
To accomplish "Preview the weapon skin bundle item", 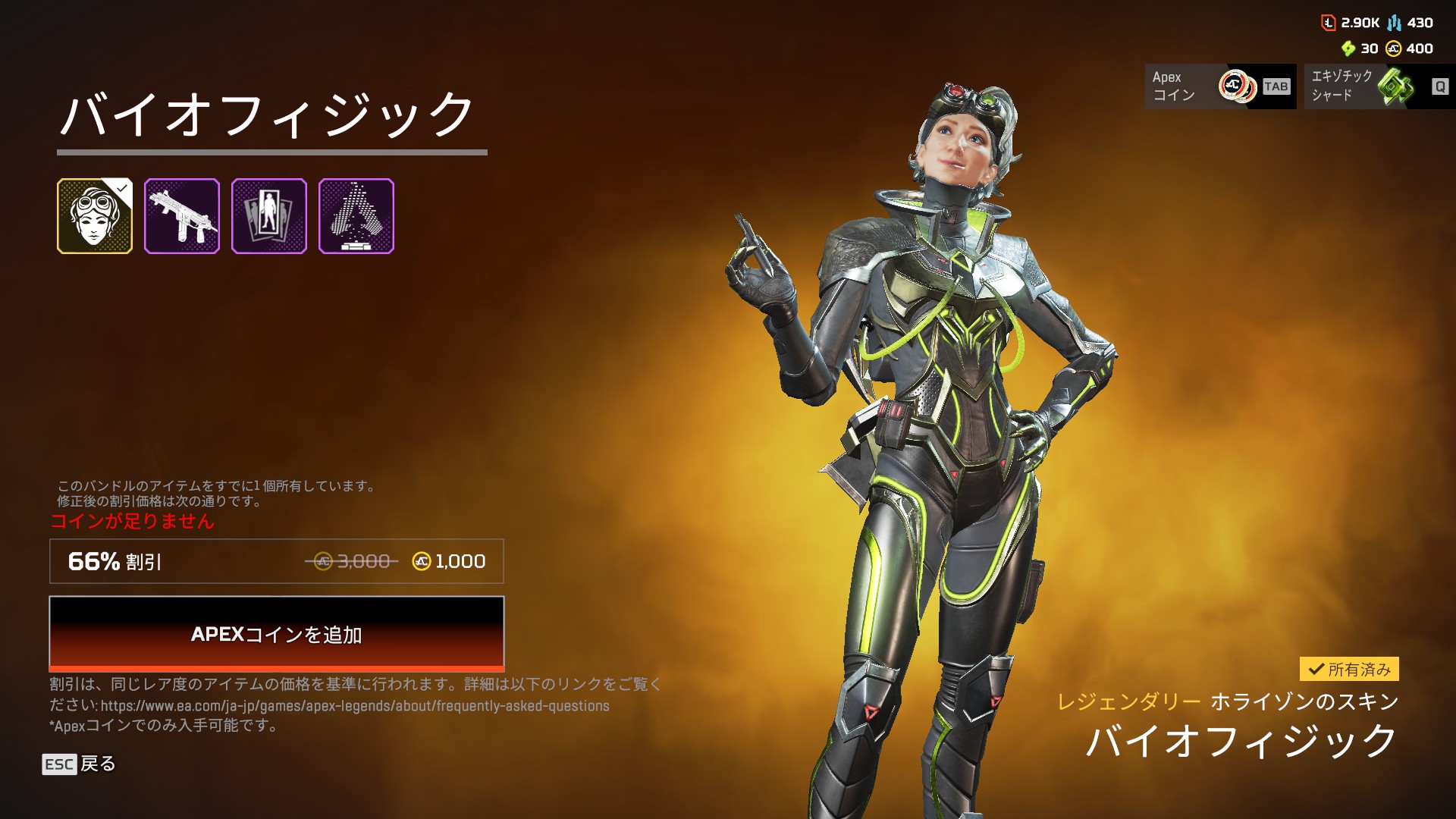I will point(182,216).
